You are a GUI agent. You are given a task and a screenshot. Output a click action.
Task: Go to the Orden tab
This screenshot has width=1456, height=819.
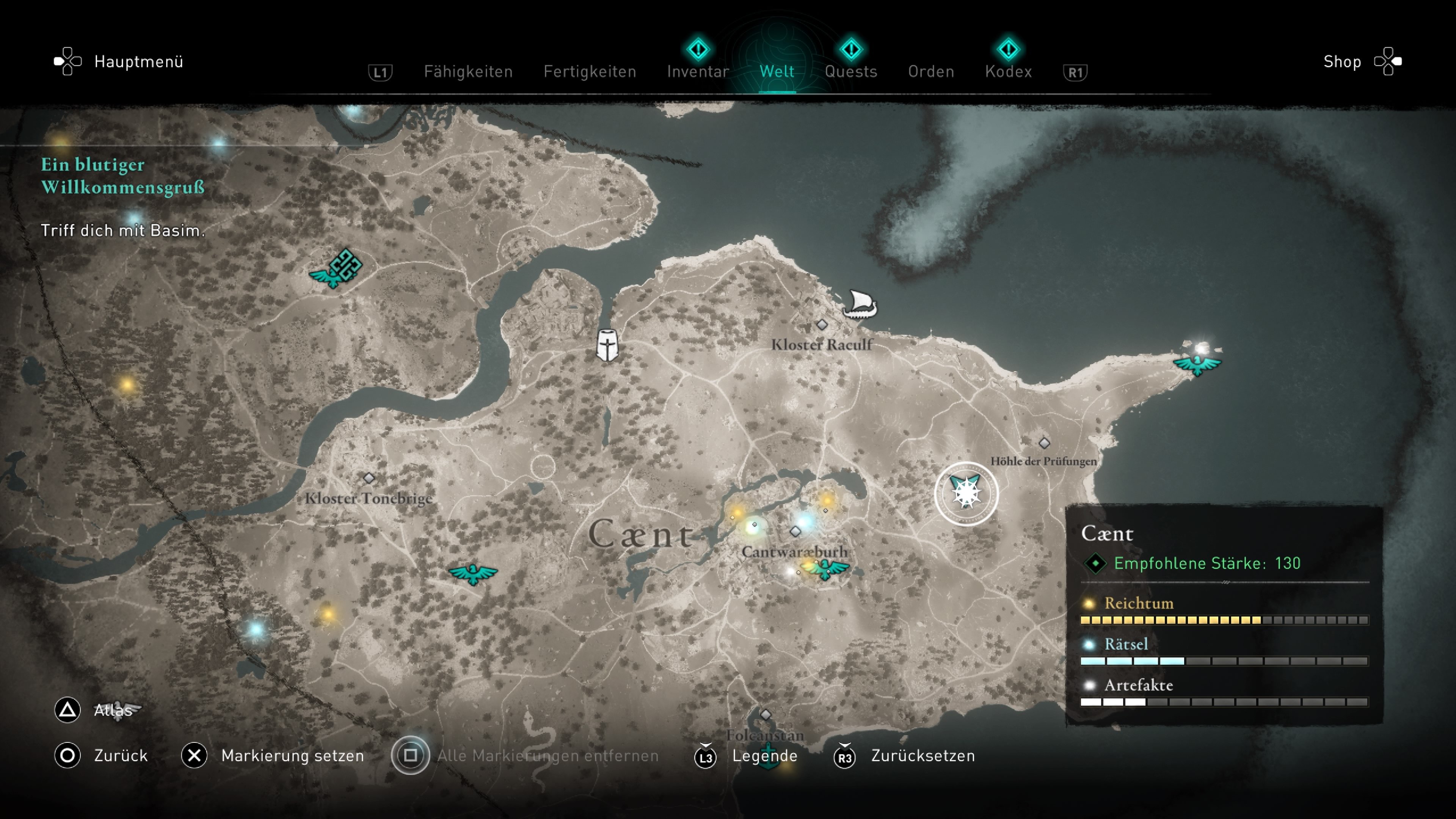[931, 72]
